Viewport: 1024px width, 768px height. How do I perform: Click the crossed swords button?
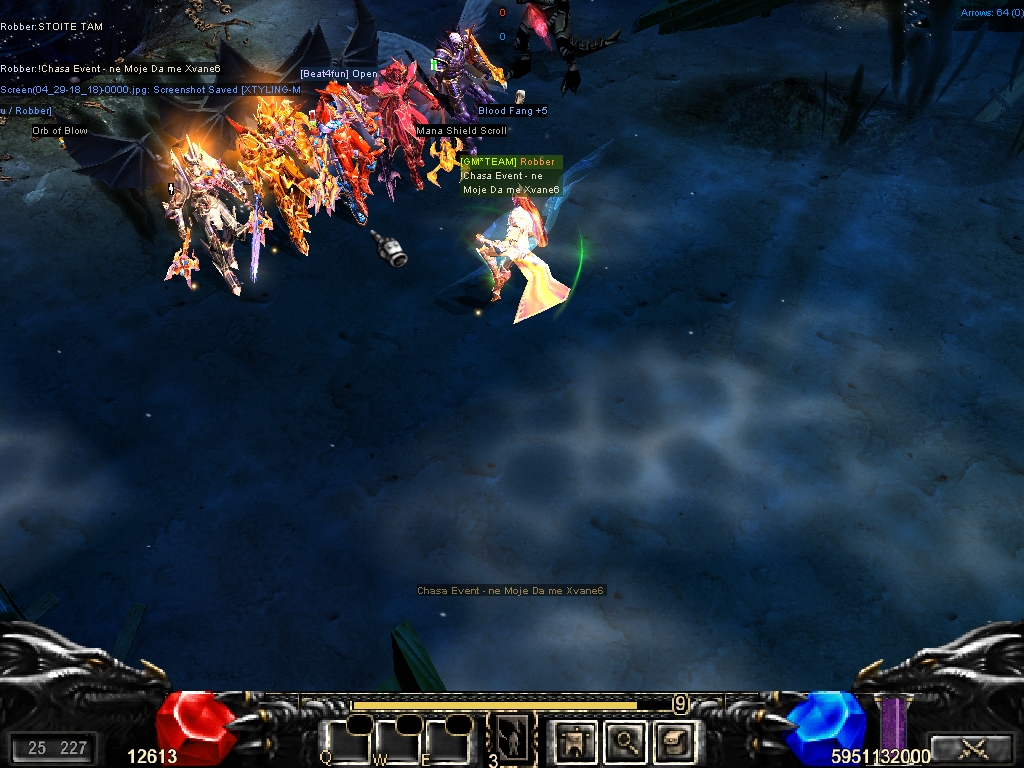click(972, 748)
